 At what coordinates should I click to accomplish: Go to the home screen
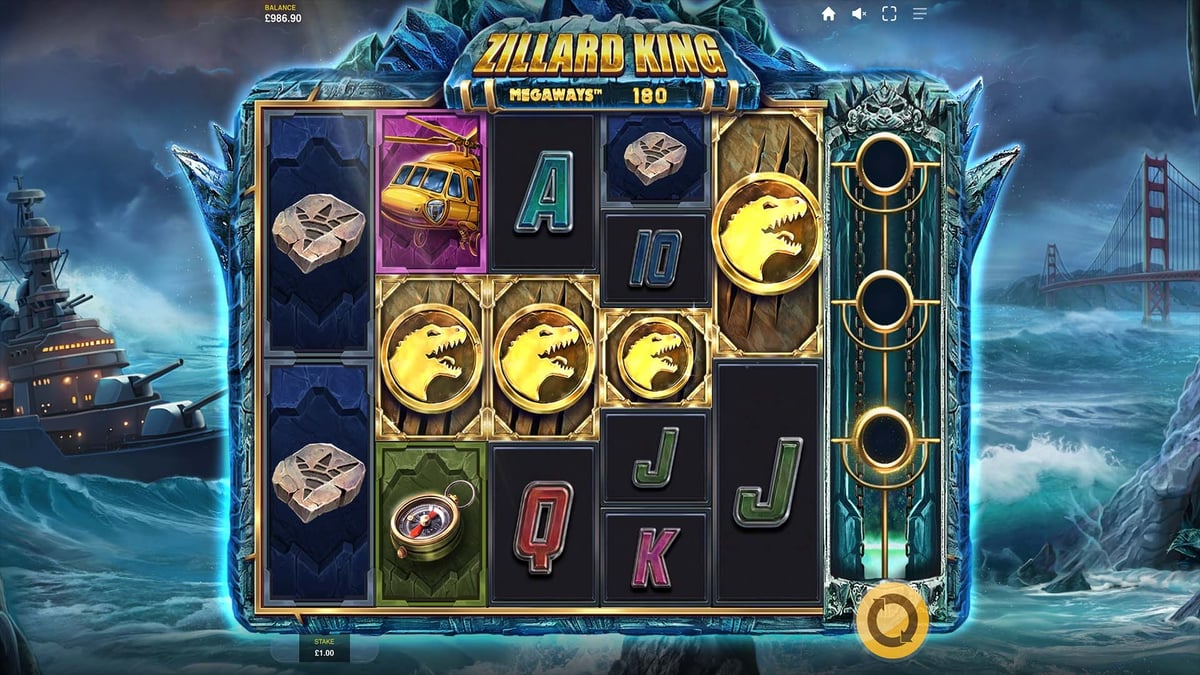(828, 14)
